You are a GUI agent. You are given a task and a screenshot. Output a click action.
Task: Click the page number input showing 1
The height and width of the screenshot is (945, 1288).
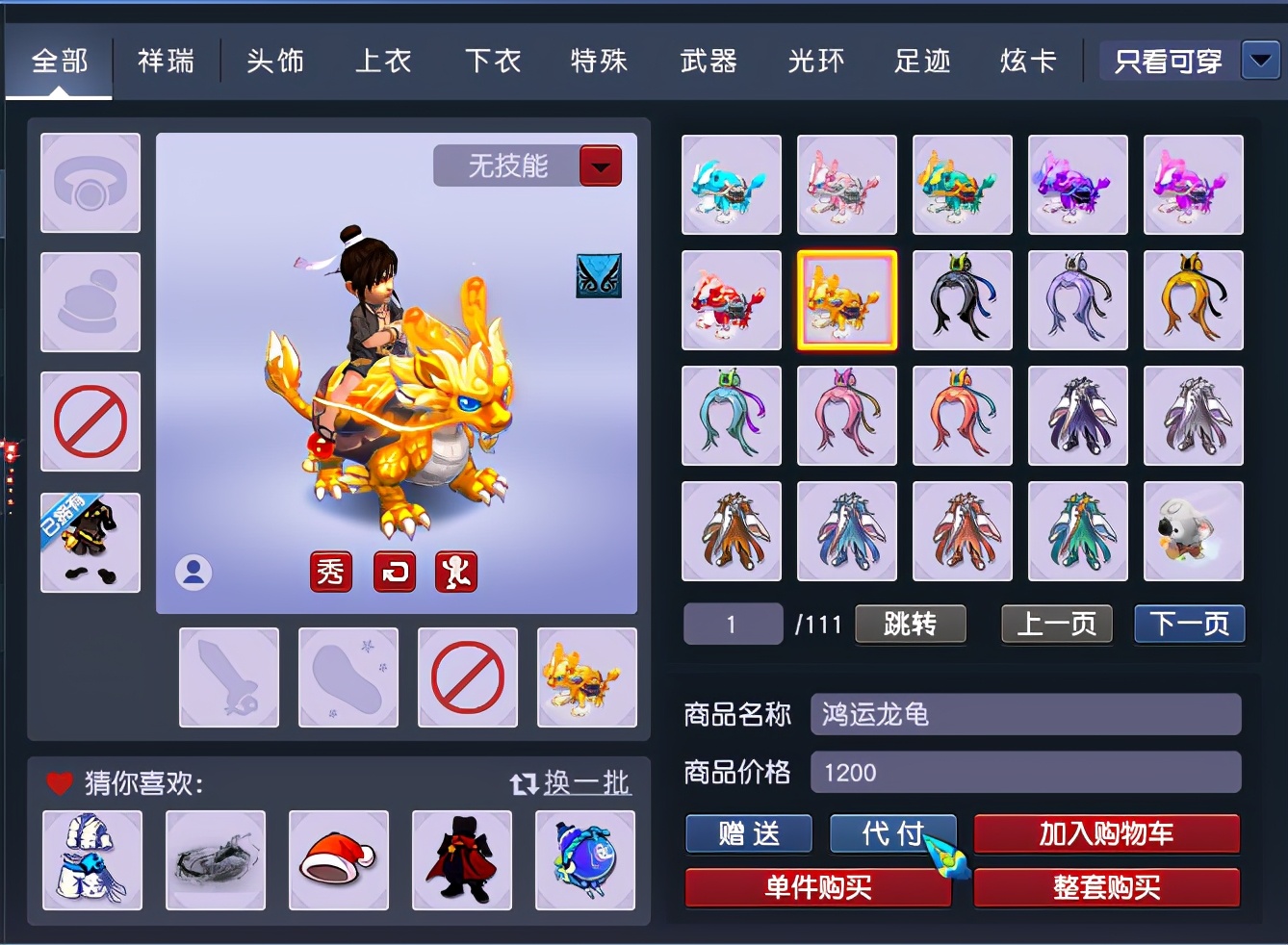(732, 624)
